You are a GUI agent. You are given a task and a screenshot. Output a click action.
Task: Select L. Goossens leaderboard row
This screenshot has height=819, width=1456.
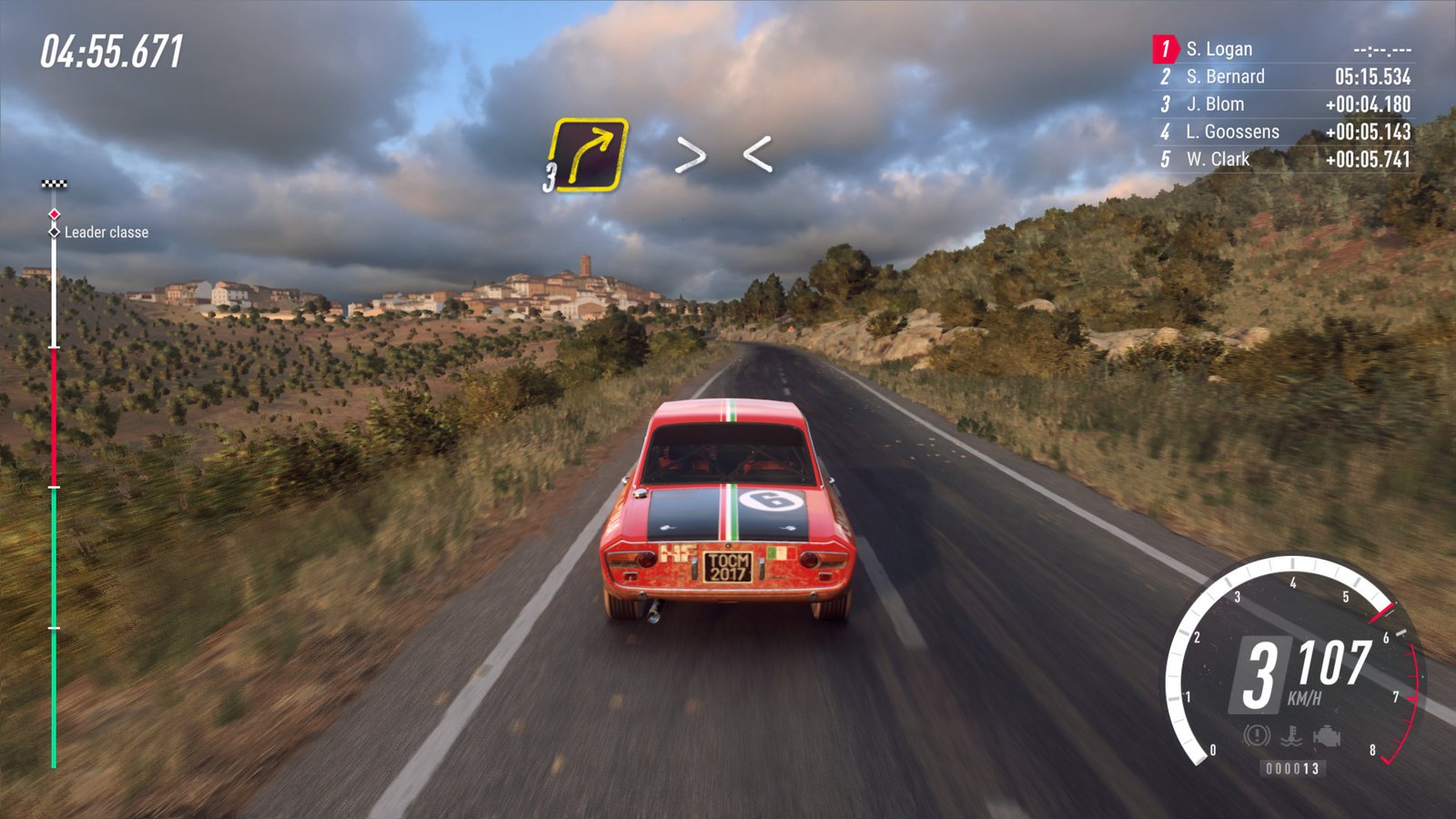click(x=1283, y=132)
